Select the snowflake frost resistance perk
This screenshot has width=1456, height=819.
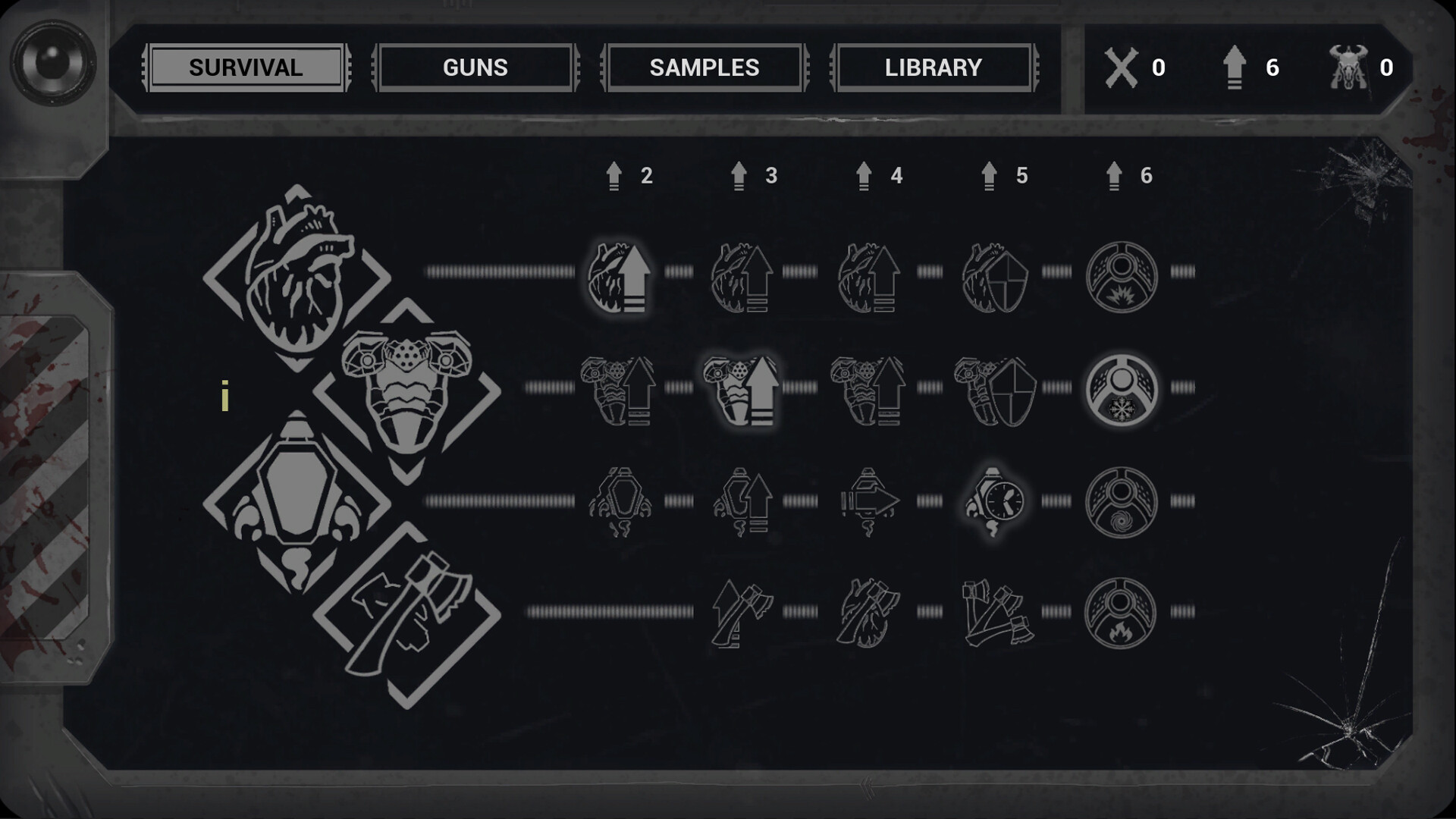pyautogui.click(x=1121, y=388)
